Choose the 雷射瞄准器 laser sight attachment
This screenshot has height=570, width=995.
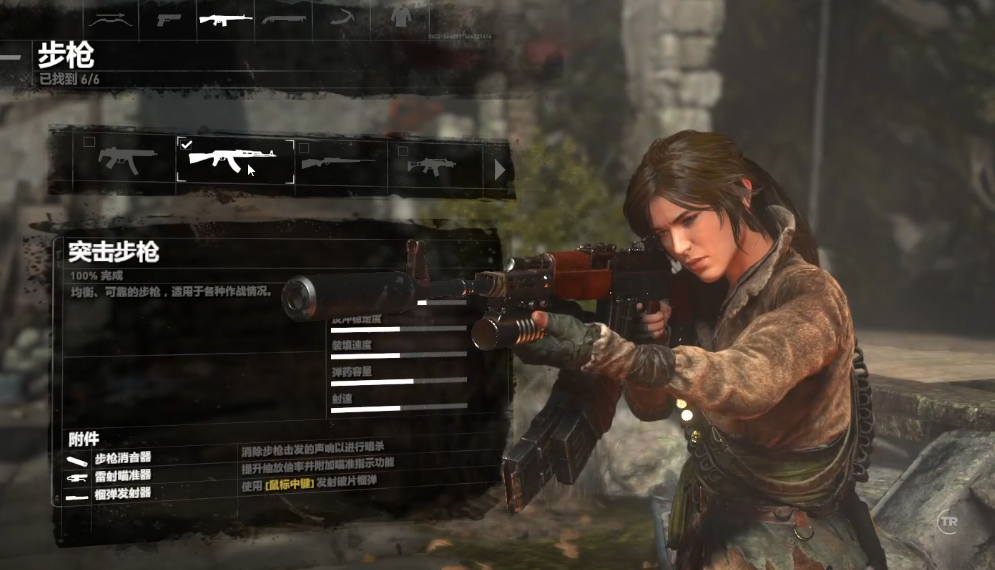click(x=123, y=476)
